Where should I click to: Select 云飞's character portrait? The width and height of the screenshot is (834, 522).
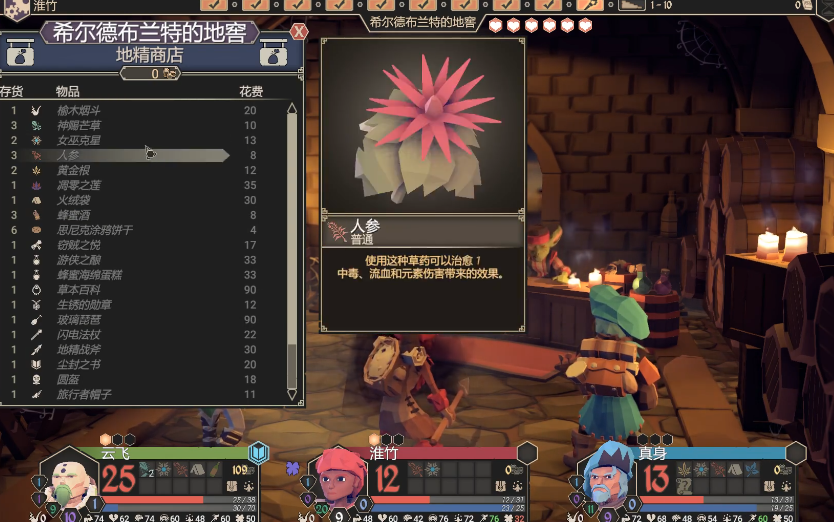(68, 479)
